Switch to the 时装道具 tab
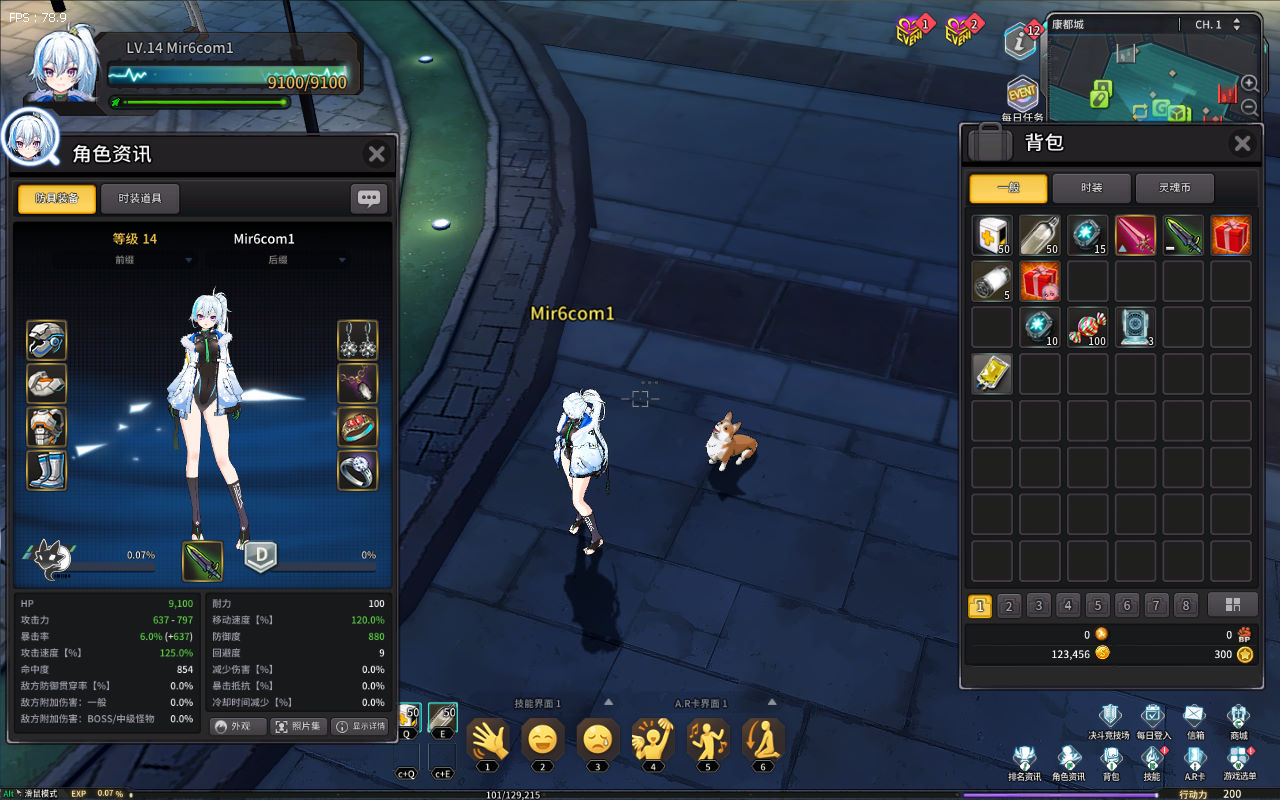This screenshot has width=1280, height=800. click(140, 198)
